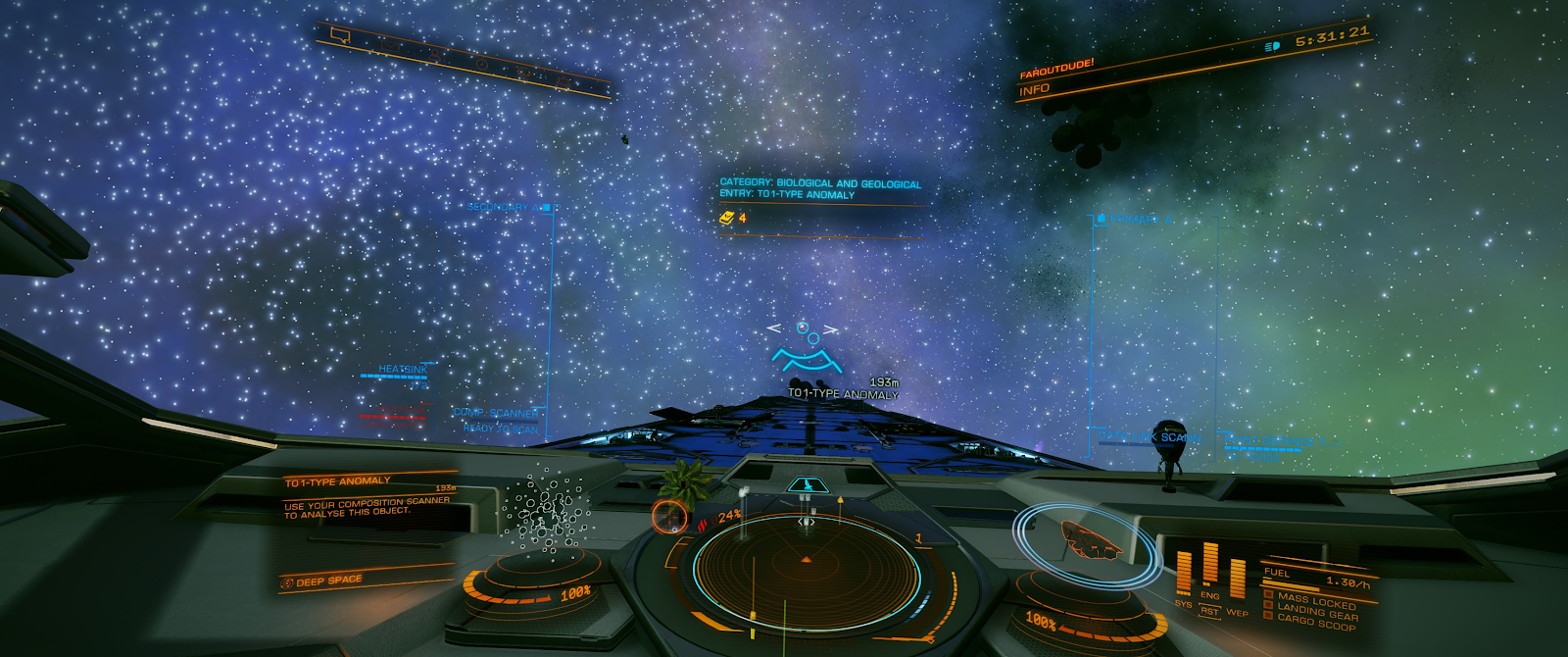Open the envelope inbox tab
This screenshot has width=1568, height=657.
(389, 44)
